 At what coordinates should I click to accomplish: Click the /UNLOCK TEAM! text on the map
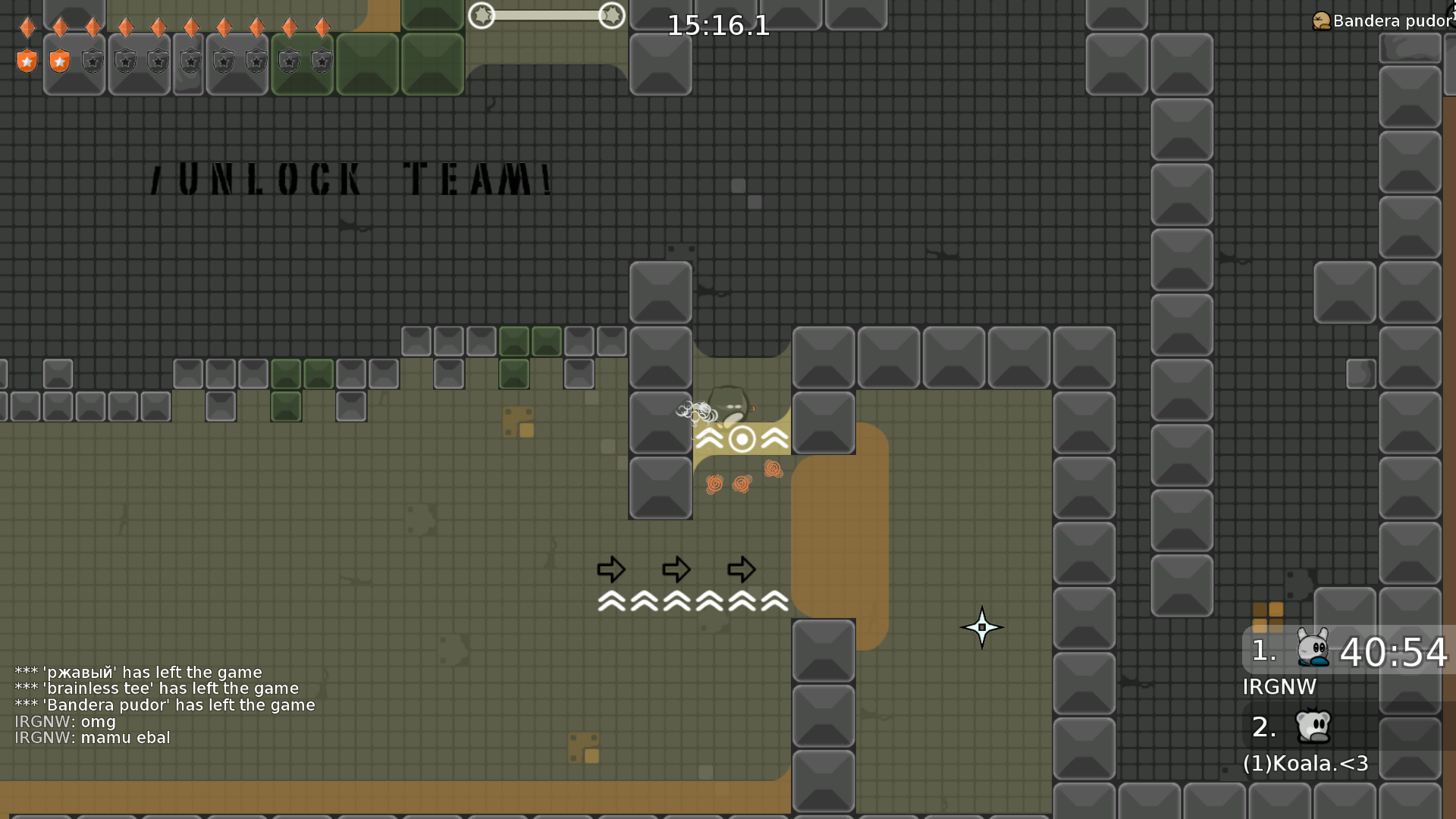tap(350, 178)
